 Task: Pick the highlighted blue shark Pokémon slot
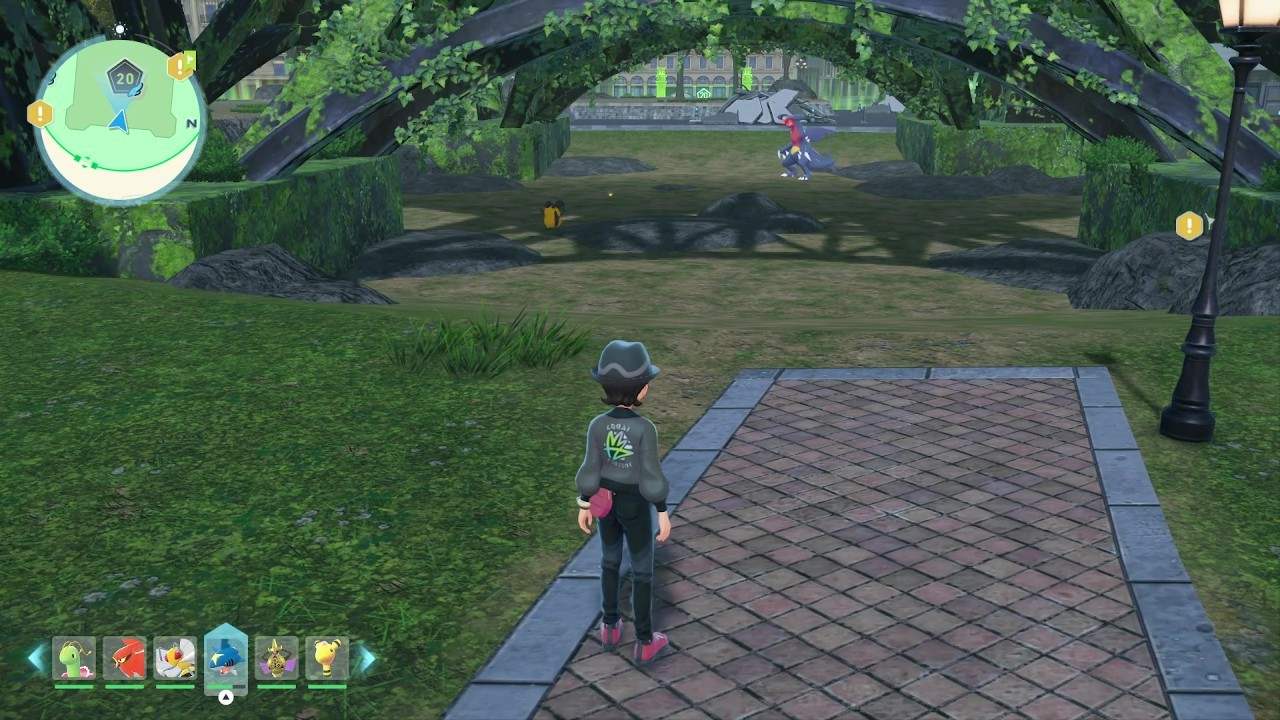click(x=225, y=658)
